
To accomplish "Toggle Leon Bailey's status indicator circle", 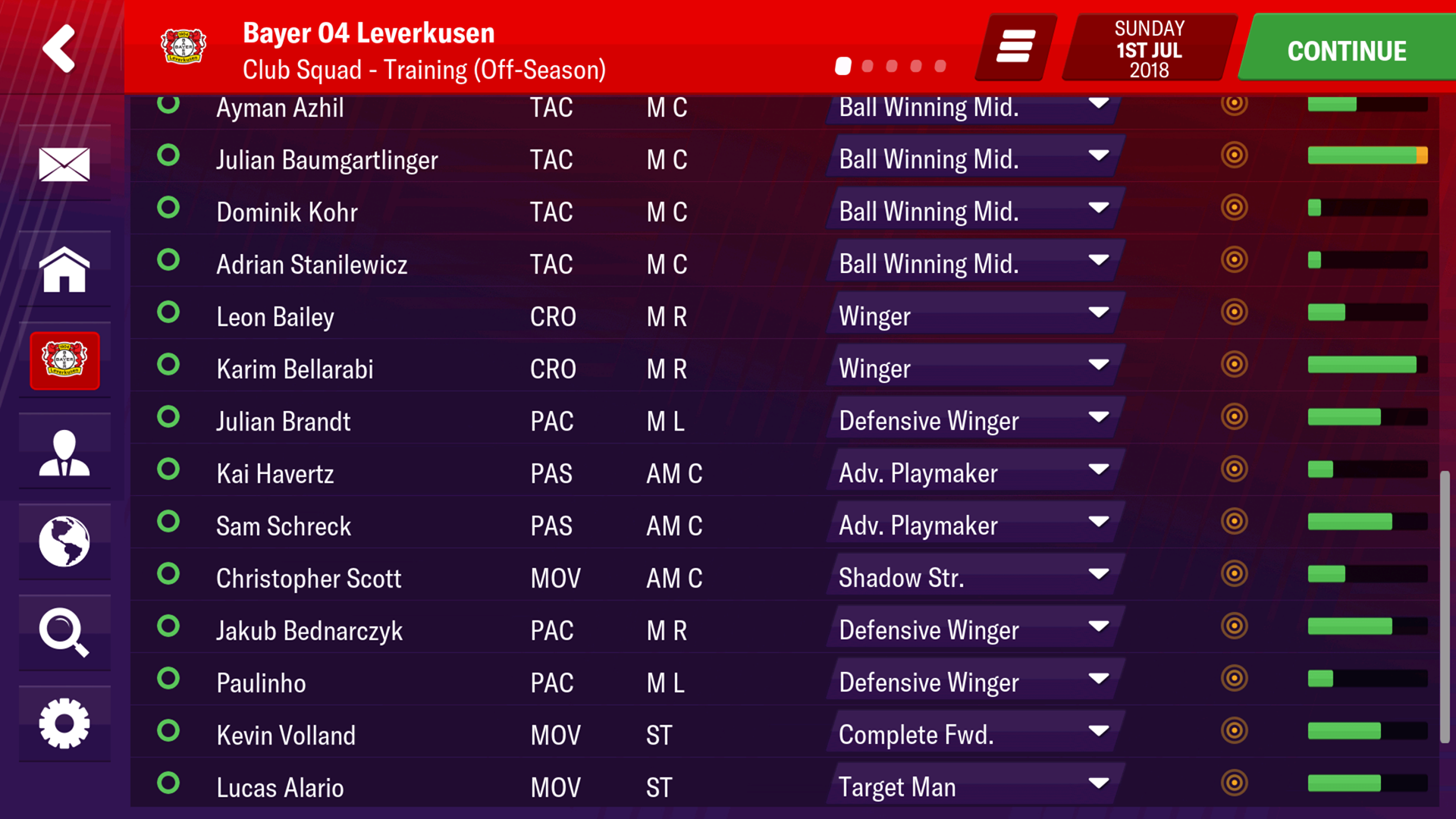I will pos(168,312).
